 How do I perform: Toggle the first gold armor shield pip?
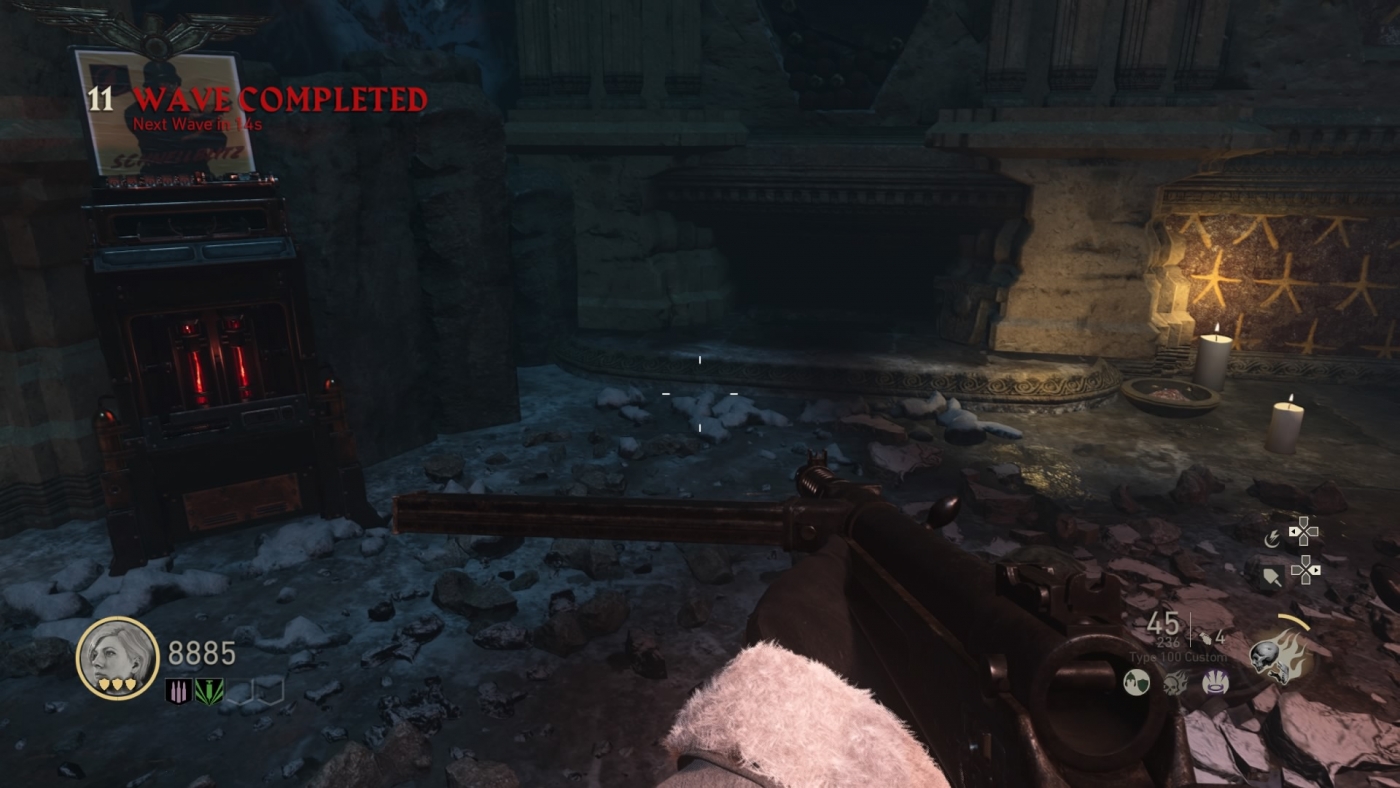click(x=104, y=685)
